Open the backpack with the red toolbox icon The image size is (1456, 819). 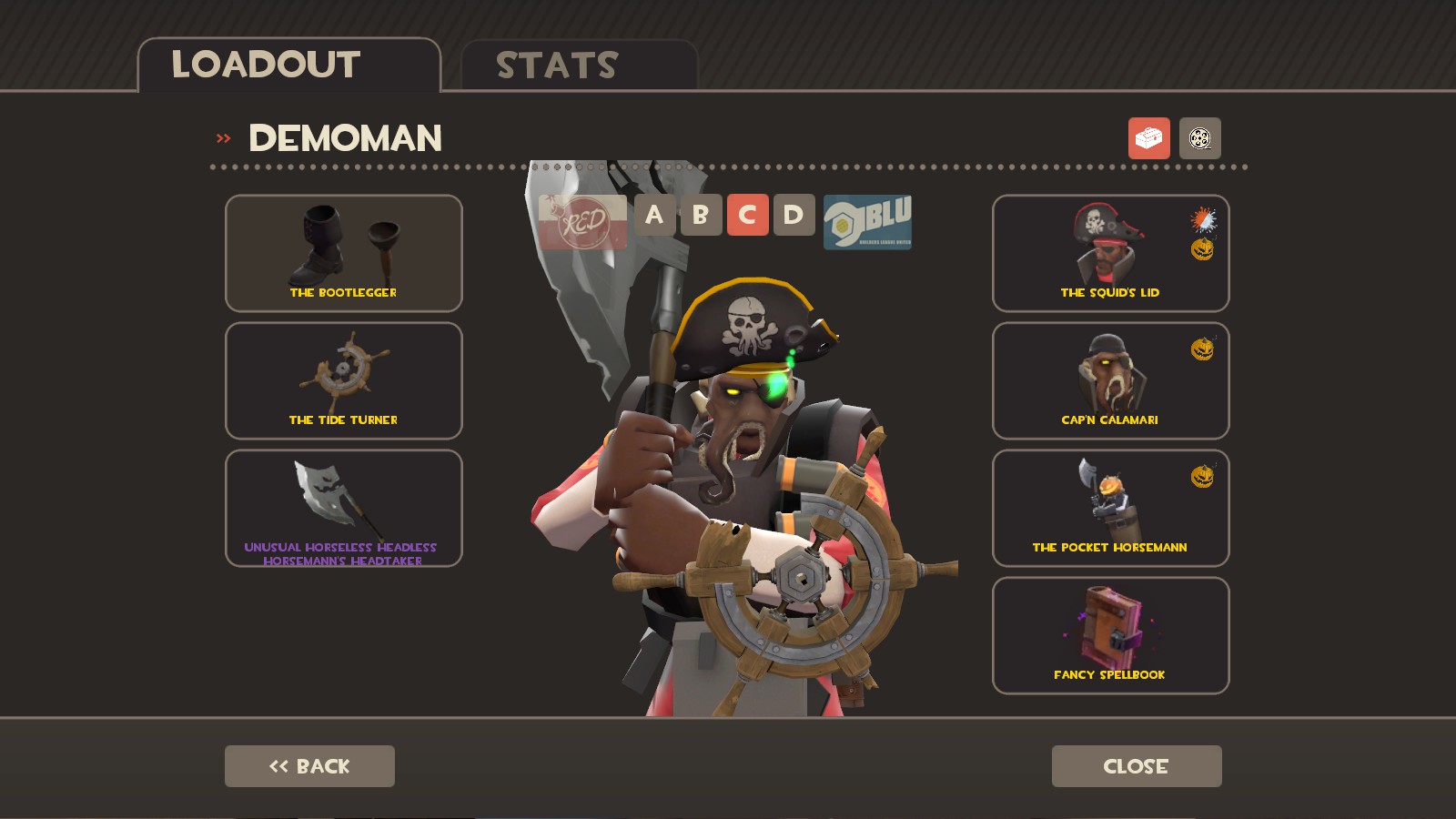(1149, 138)
